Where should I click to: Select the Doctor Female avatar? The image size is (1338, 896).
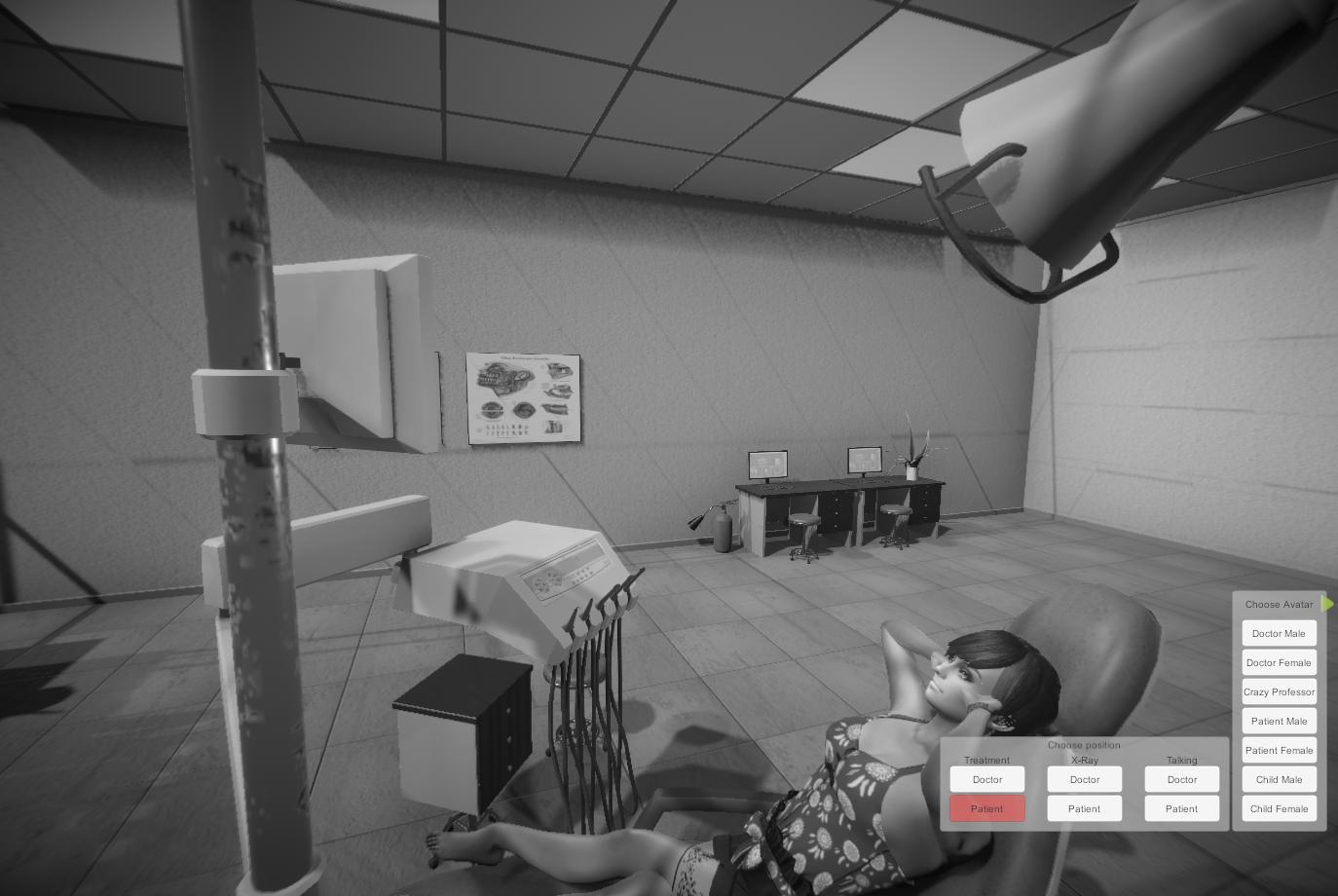pos(1279,662)
